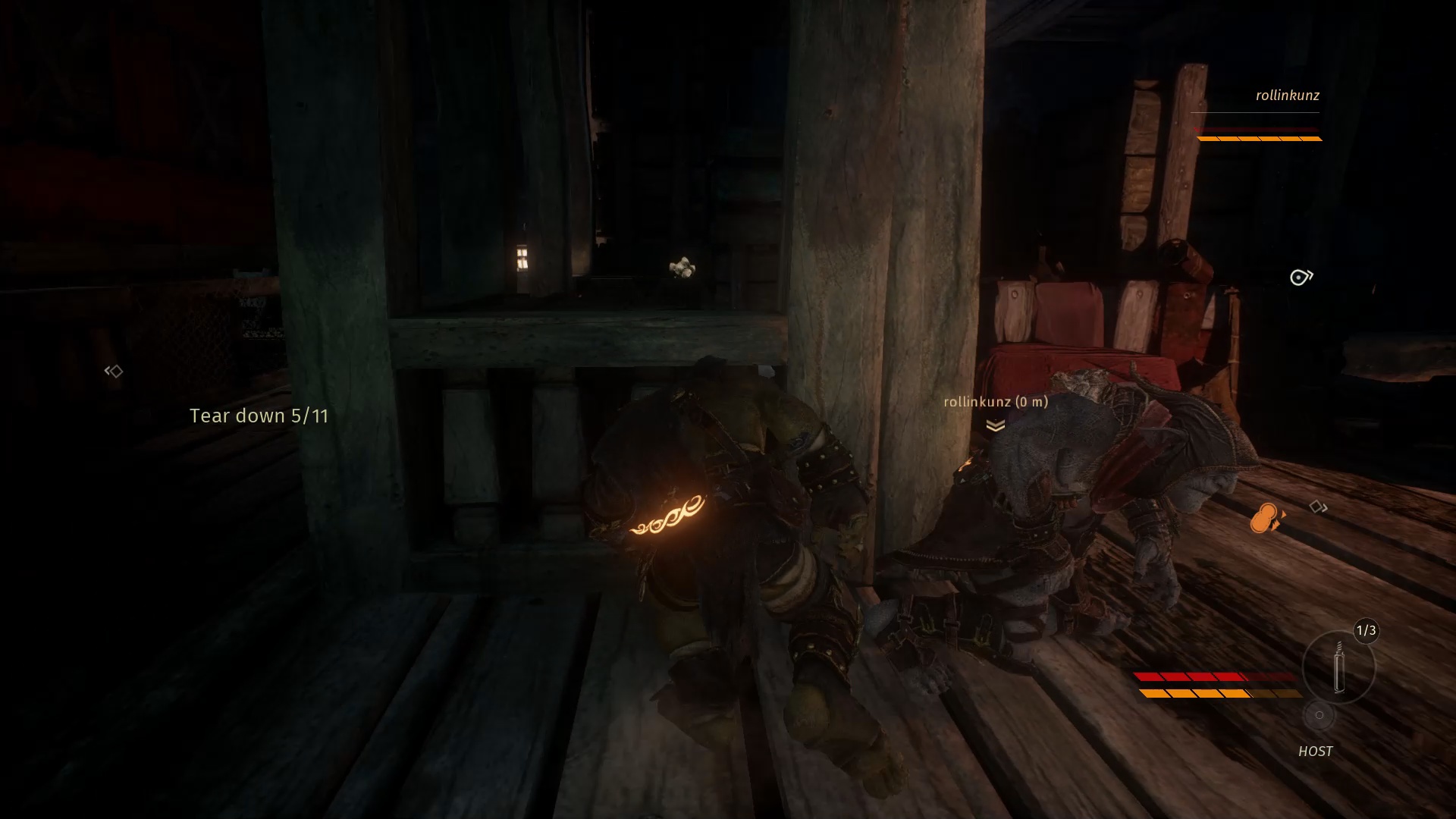Image resolution: width=1456 pixels, height=819 pixels.
Task: Click the Tear down objective tracker
Action: 259,416
